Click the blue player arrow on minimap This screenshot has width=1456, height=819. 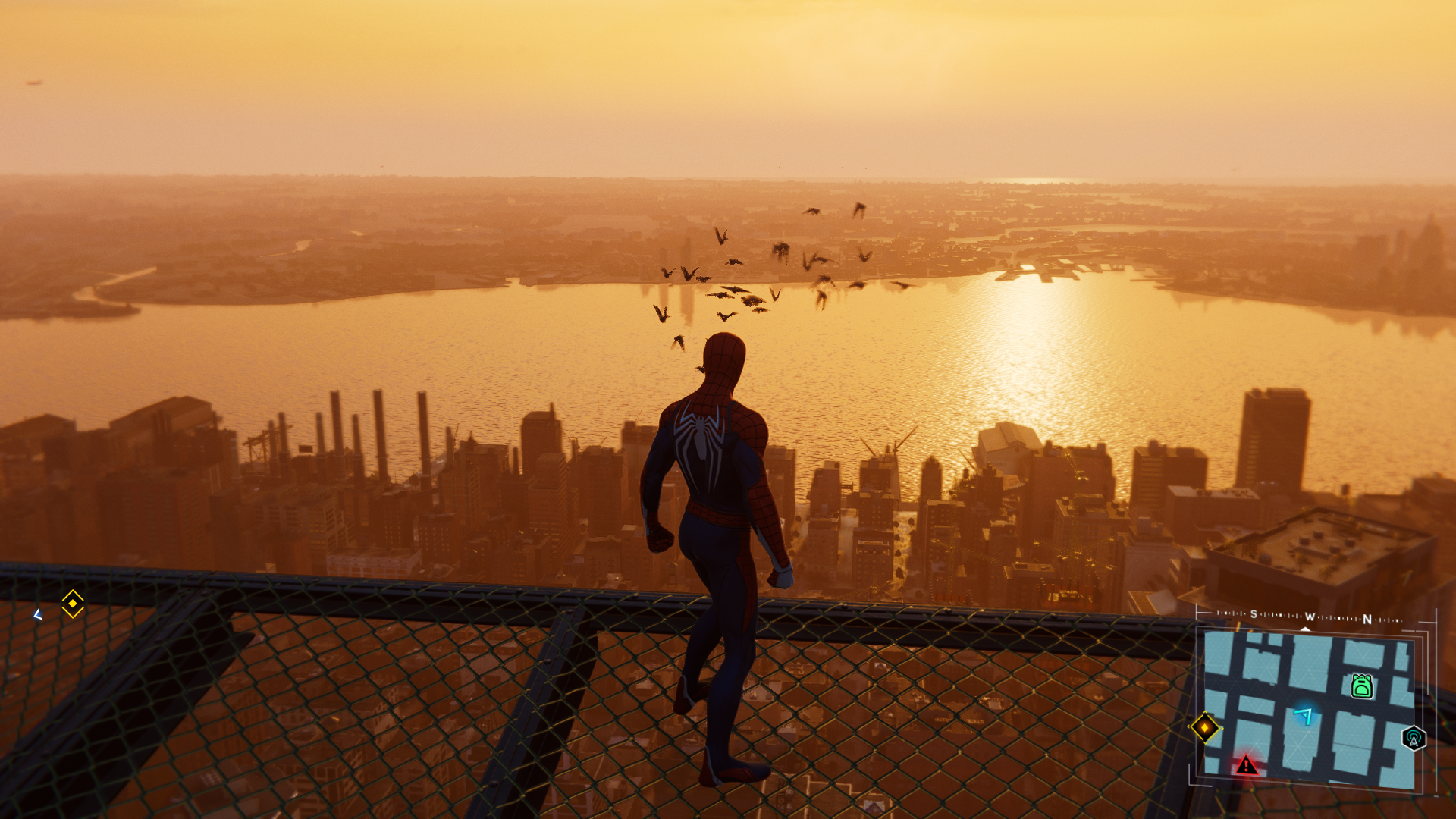1304,715
